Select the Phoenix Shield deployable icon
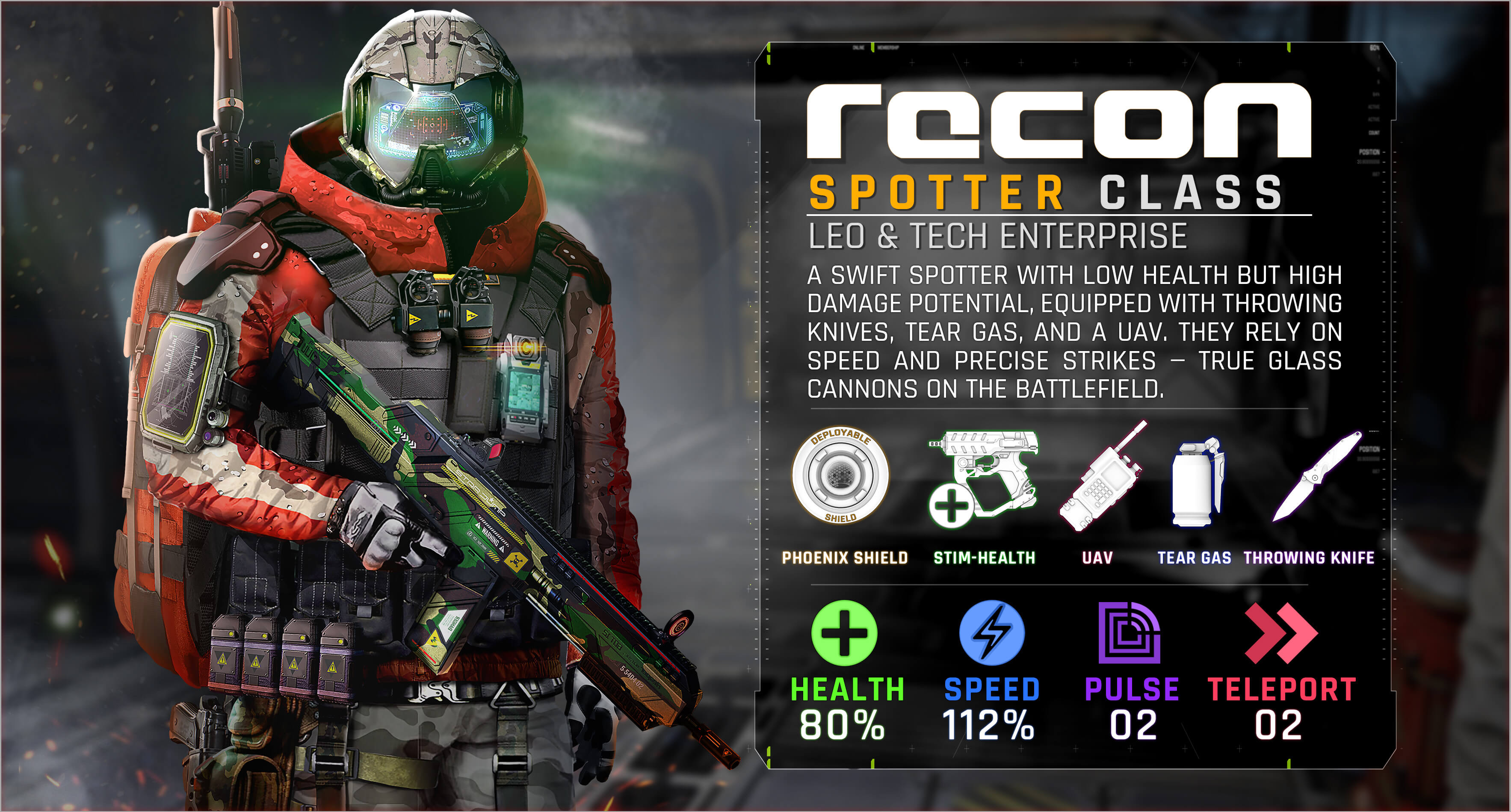Image resolution: width=1511 pixels, height=812 pixels. [840, 474]
